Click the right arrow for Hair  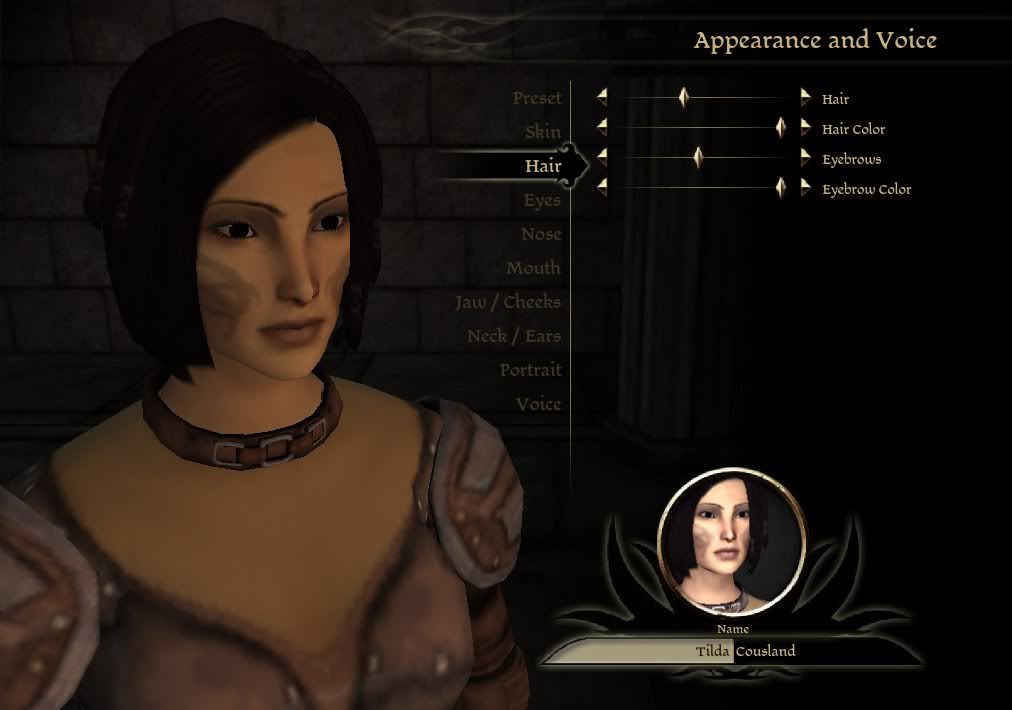806,98
